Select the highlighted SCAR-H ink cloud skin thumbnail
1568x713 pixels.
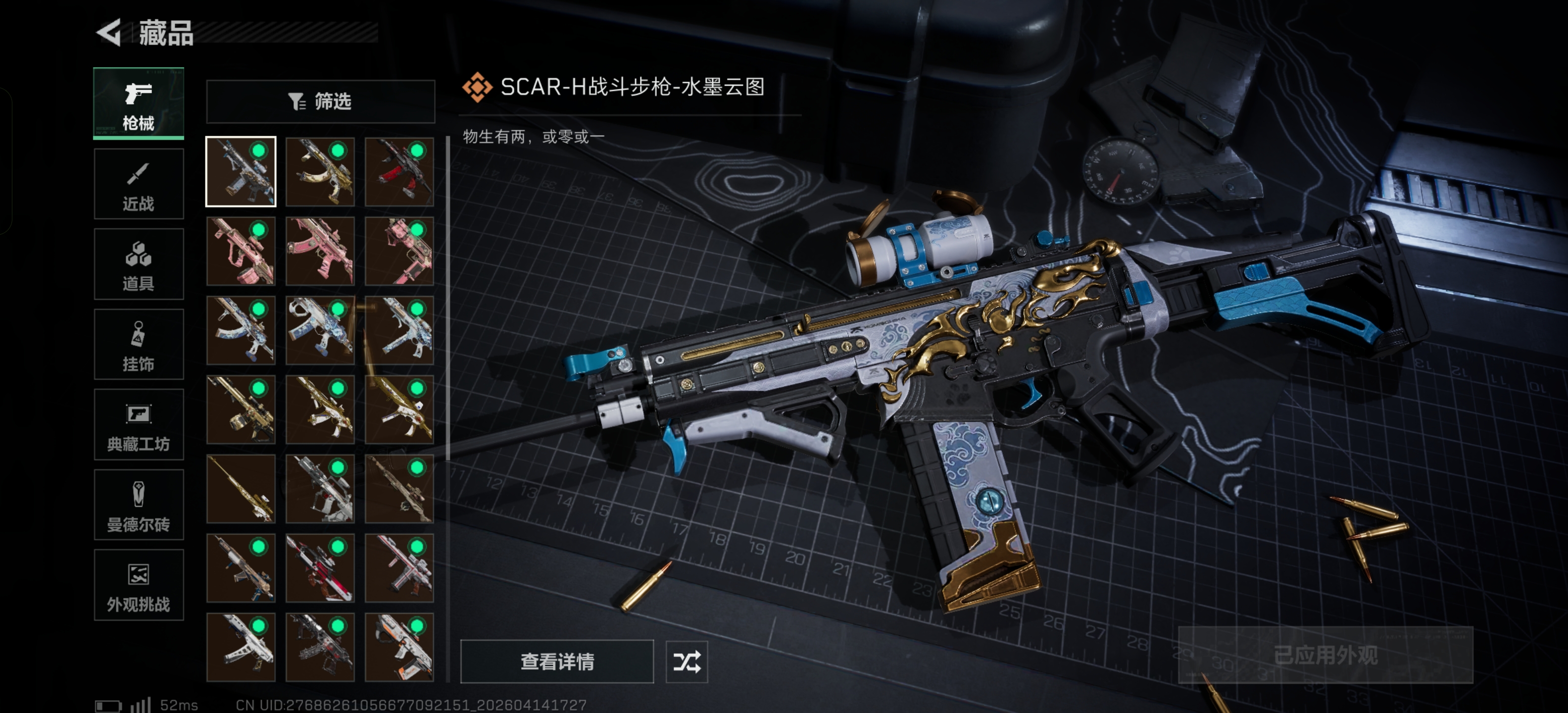[x=241, y=172]
